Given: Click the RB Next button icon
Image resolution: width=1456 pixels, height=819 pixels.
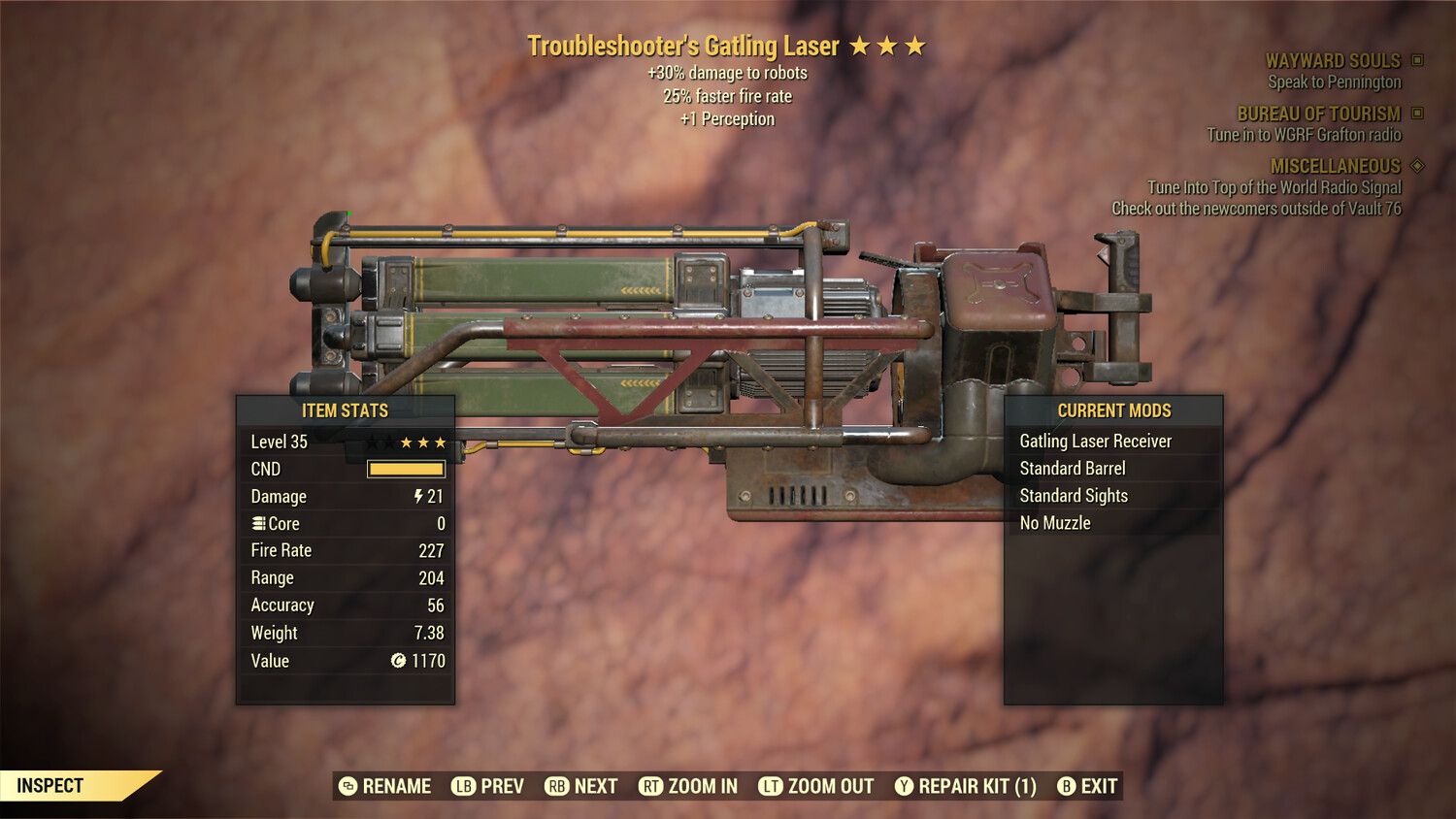Looking at the screenshot, I should tap(556, 786).
